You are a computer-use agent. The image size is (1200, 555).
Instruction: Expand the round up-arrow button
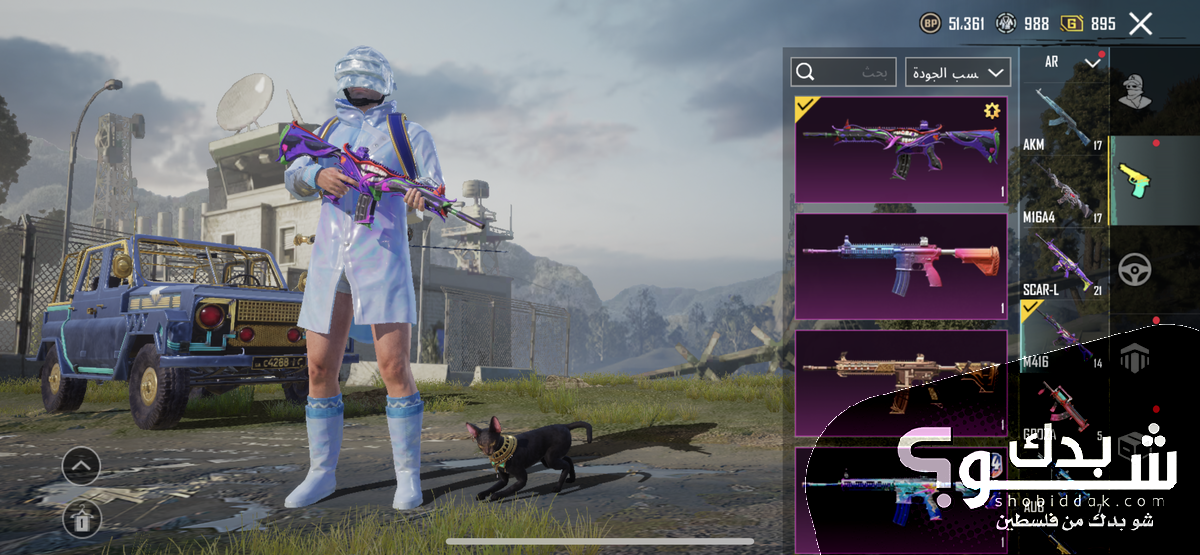click(81, 467)
